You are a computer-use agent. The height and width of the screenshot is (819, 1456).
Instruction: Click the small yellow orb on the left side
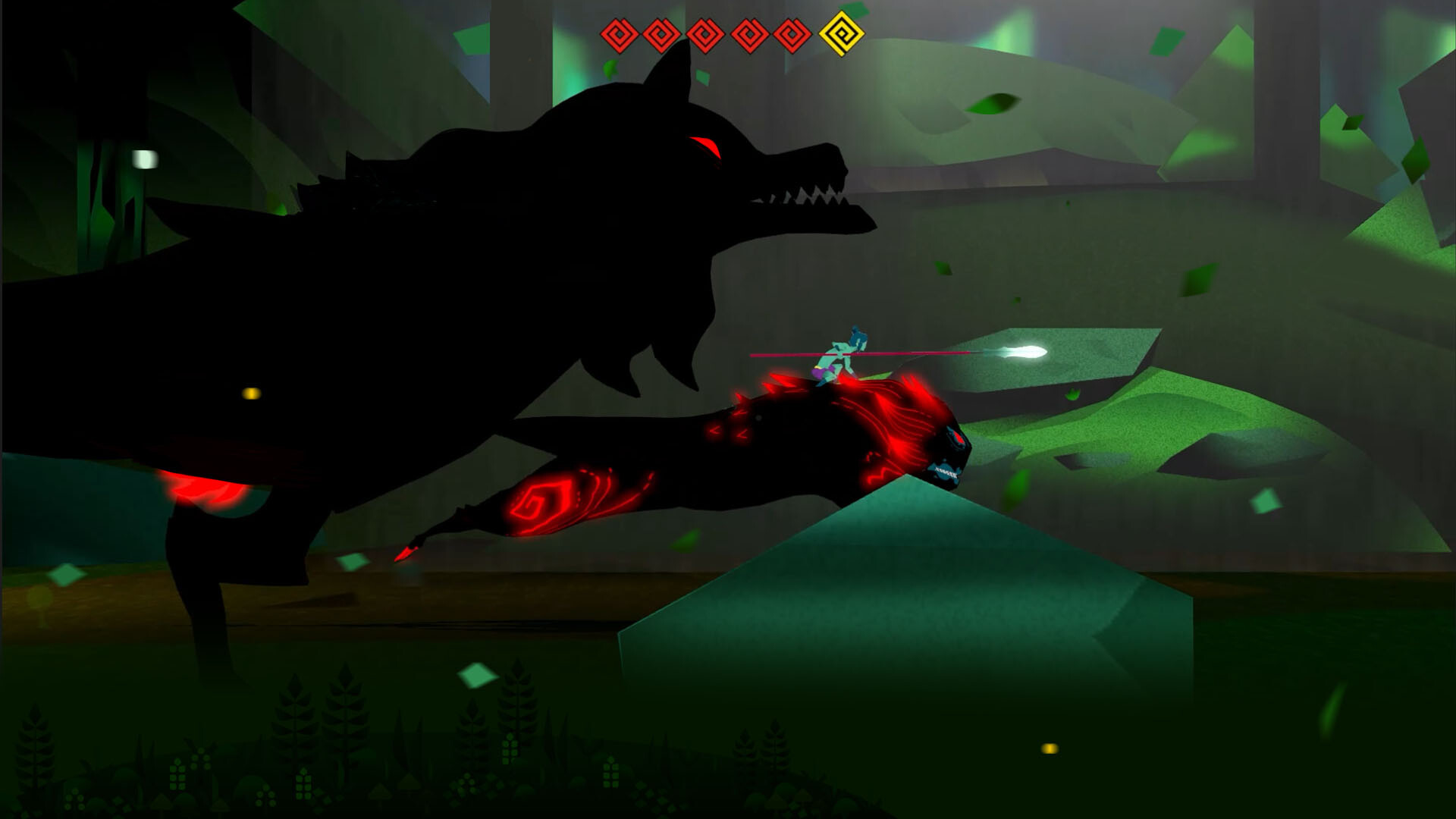pos(250,394)
